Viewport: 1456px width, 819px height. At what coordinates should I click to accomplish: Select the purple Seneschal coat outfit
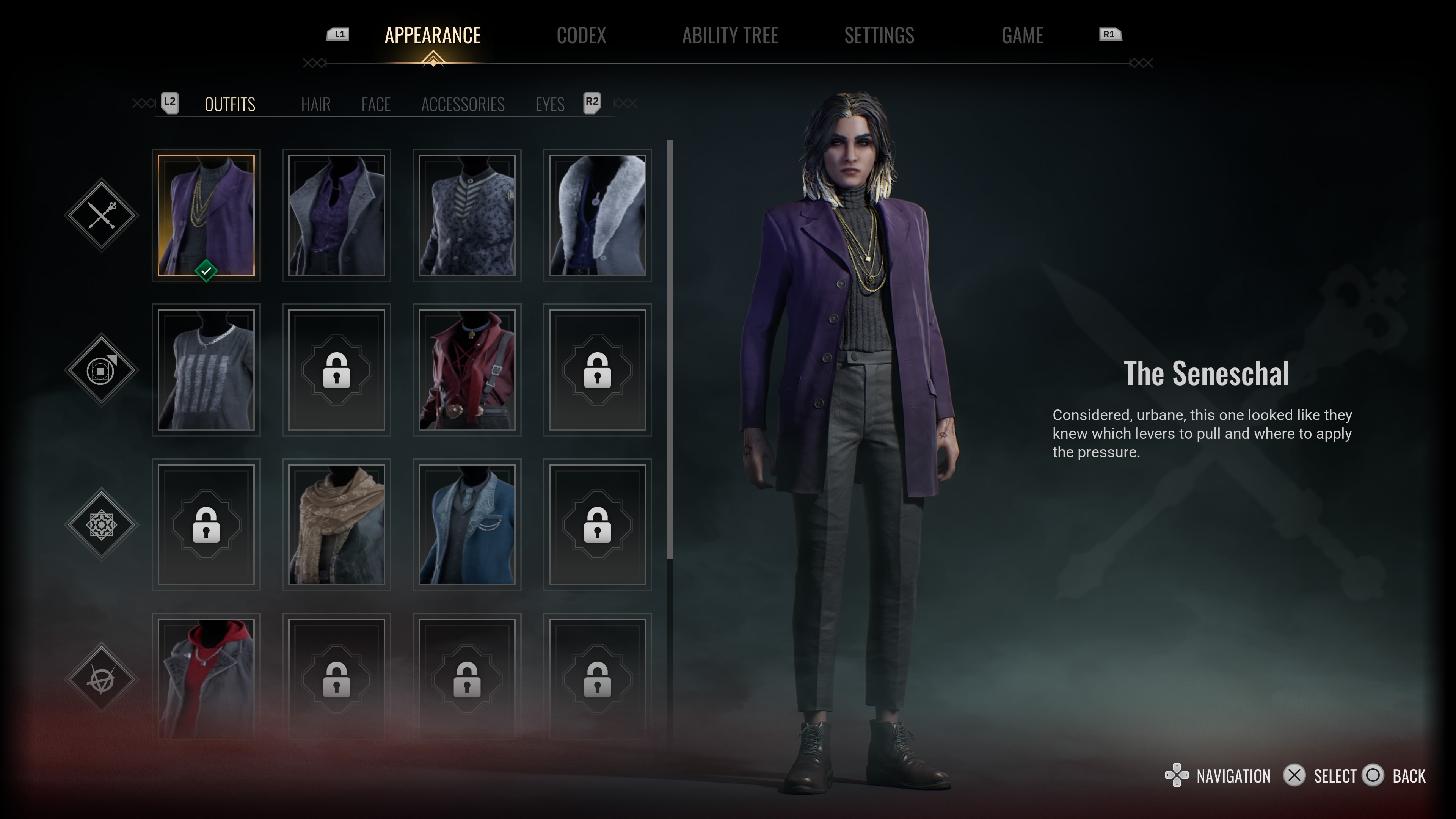[206, 215]
